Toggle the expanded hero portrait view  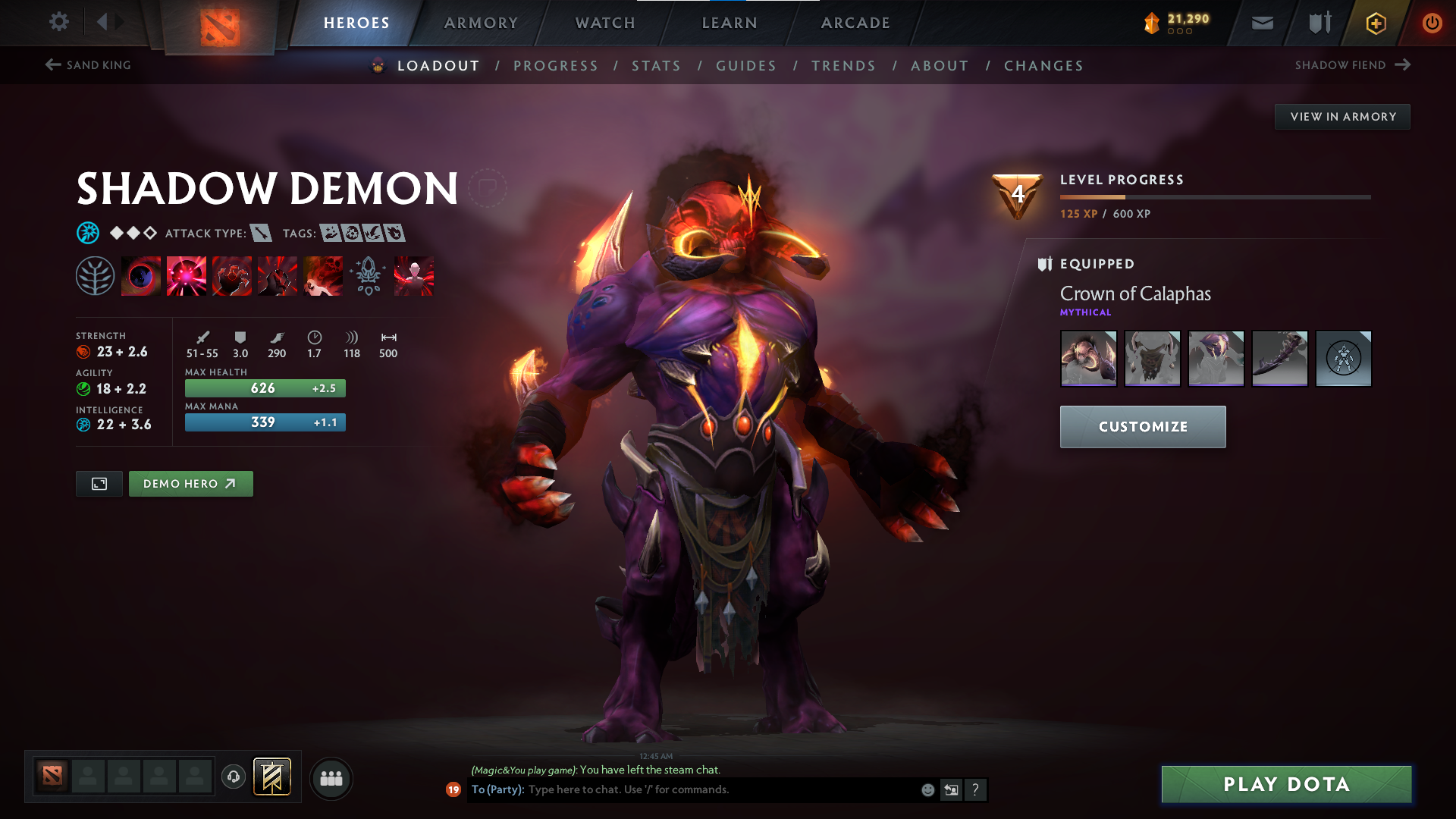99,483
